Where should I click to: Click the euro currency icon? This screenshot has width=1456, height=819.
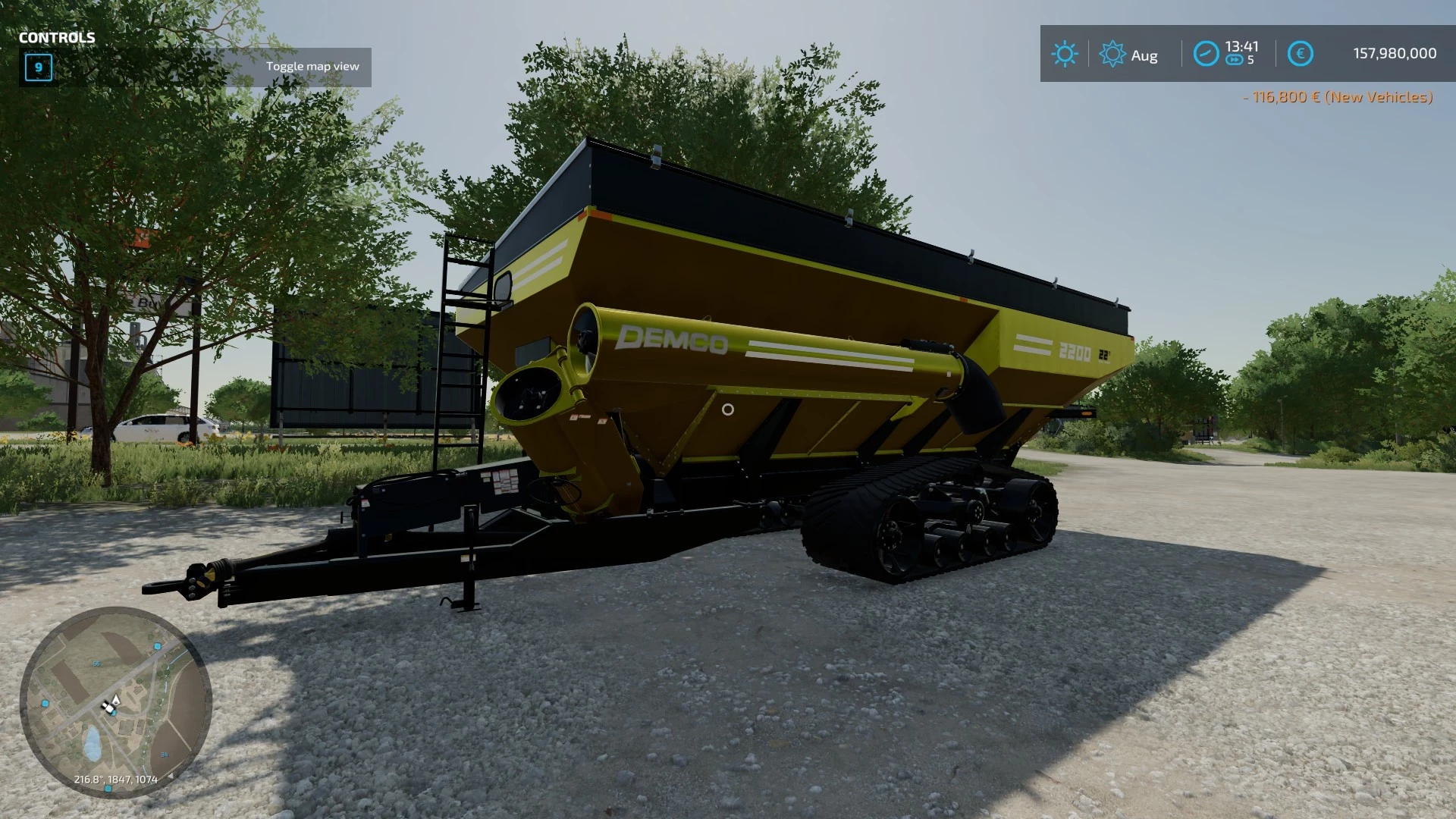click(1301, 54)
